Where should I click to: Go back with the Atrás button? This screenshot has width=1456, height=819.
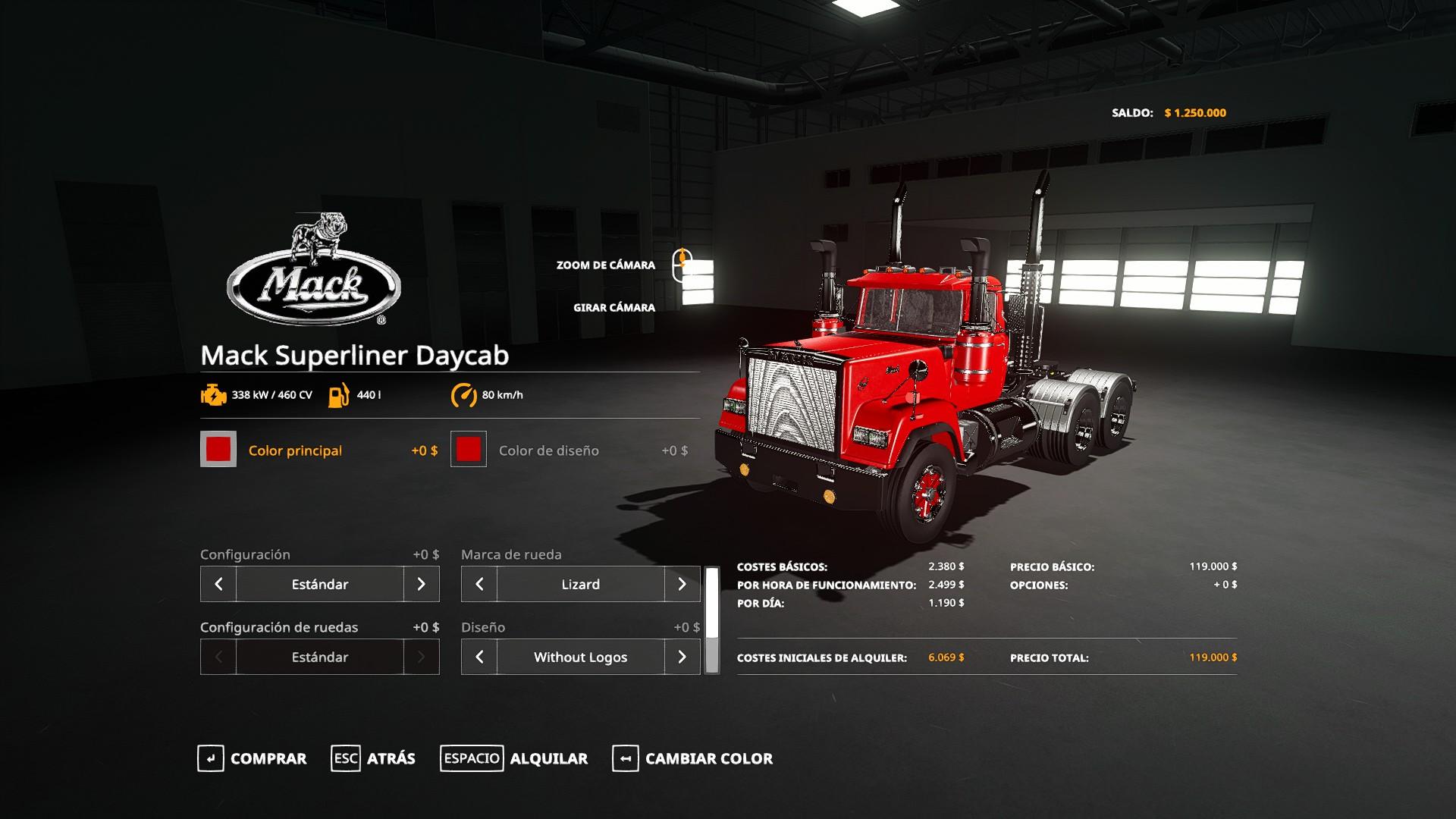374,758
